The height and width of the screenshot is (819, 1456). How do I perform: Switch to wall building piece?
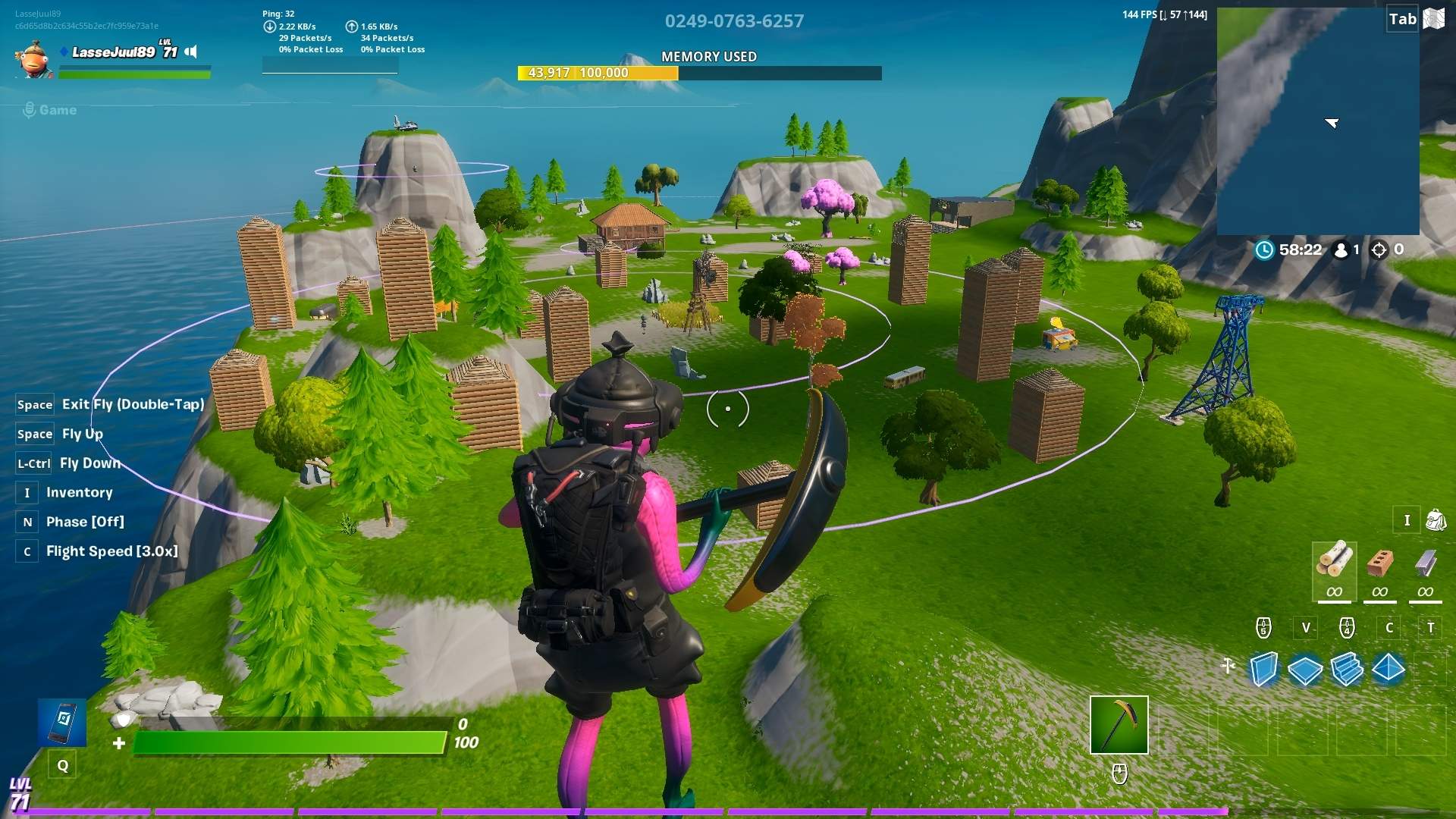[x=1262, y=668]
